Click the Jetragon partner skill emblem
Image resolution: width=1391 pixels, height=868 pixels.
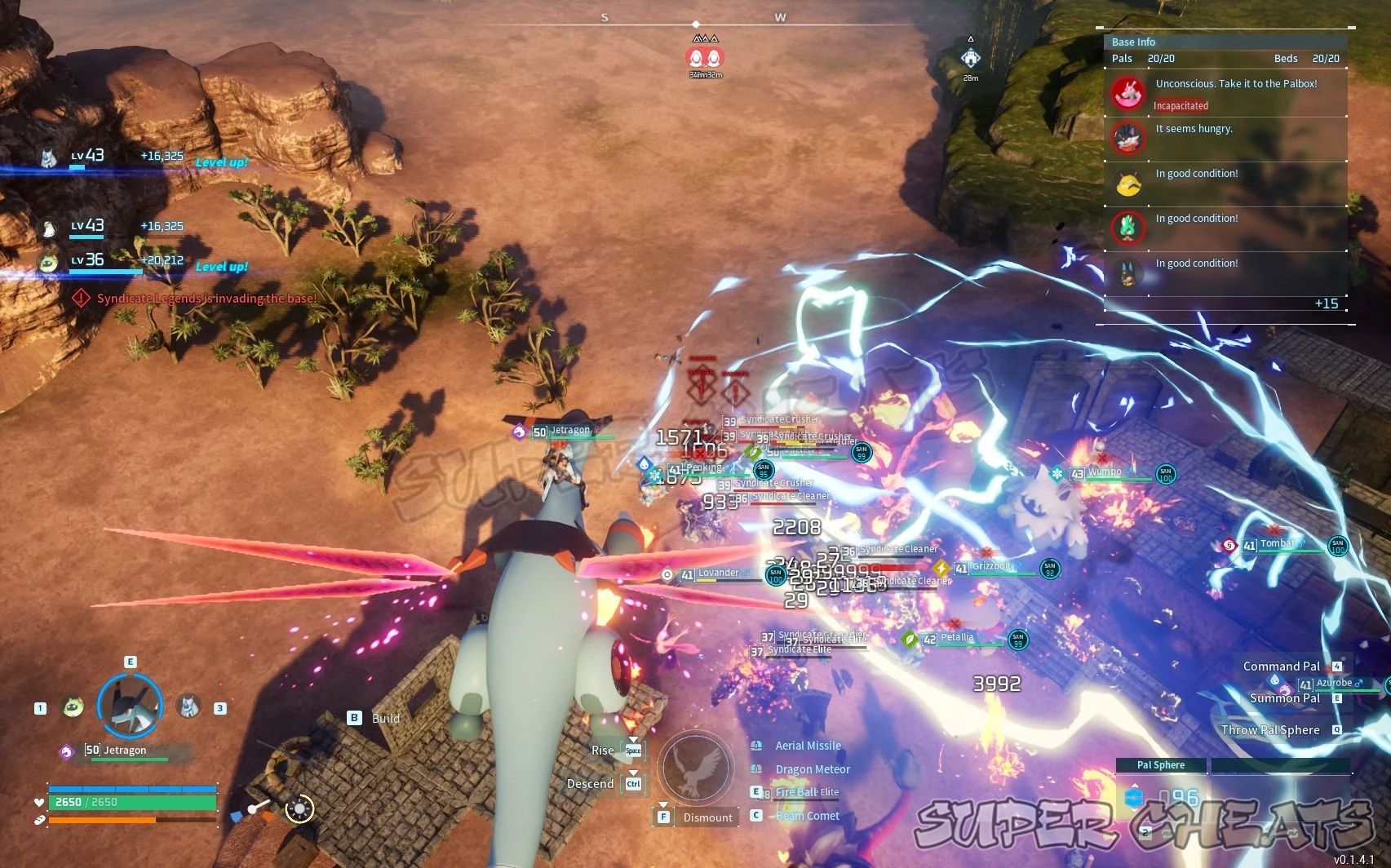point(695,768)
